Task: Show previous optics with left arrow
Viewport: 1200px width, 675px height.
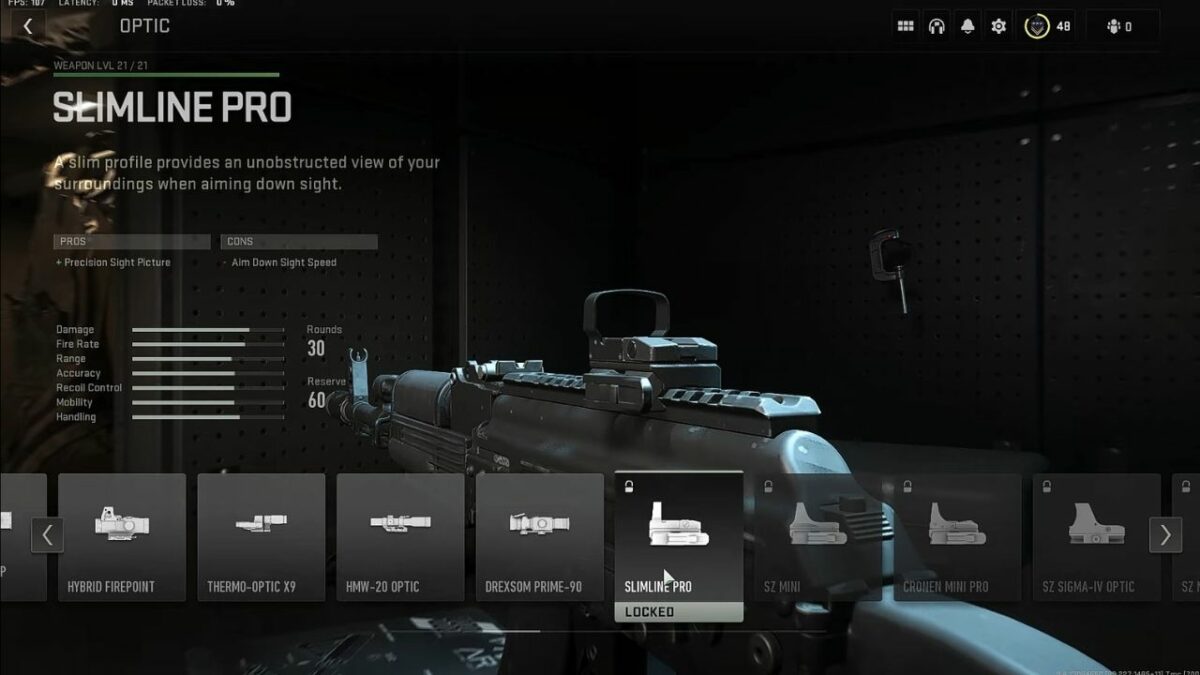Action: point(47,535)
